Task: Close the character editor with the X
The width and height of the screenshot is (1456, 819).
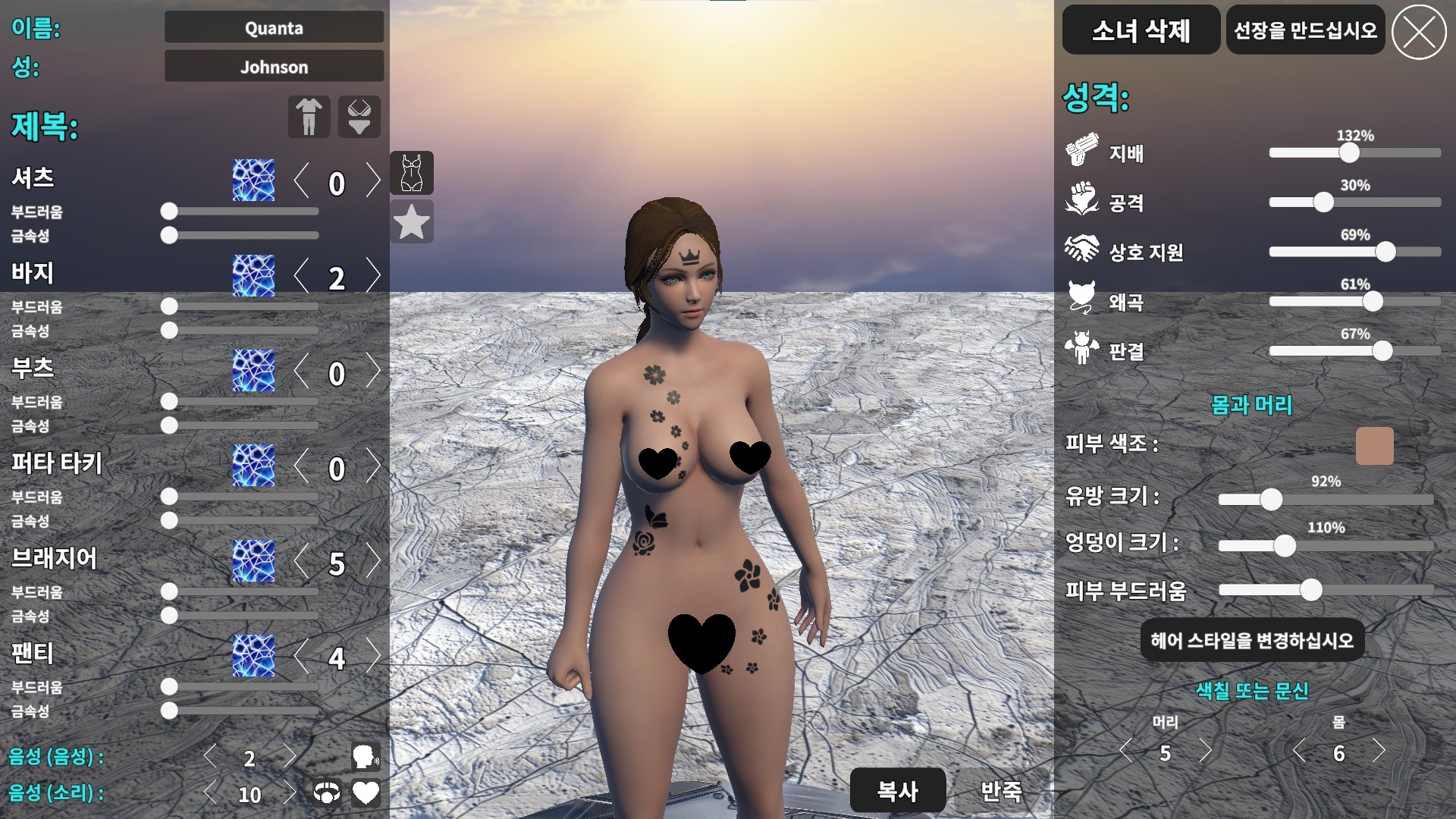Action: [x=1419, y=32]
